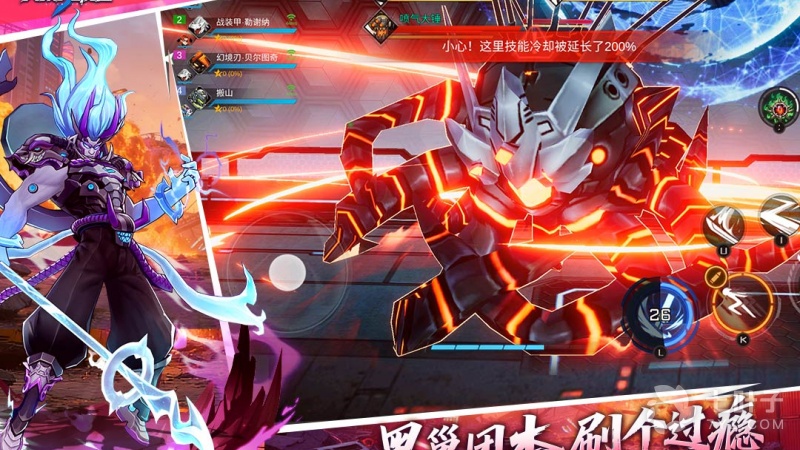Image resolution: width=800 pixels, height=450 pixels.
Task: Use the claw slash skill (U)
Action: [721, 227]
